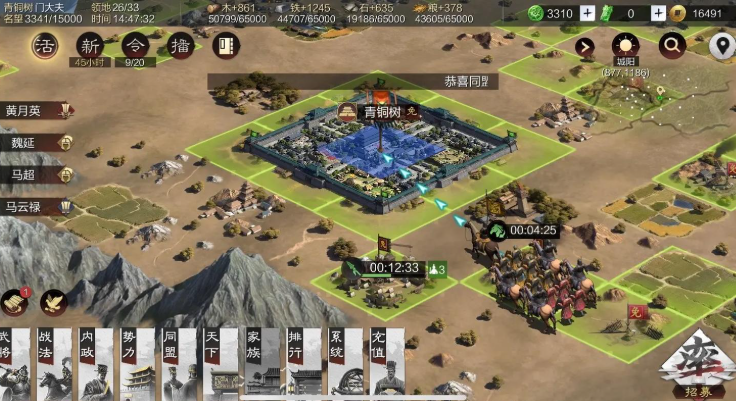This screenshot has width=736, height=401.
Task: View the 排行 rankings banner
Action: coord(301,363)
